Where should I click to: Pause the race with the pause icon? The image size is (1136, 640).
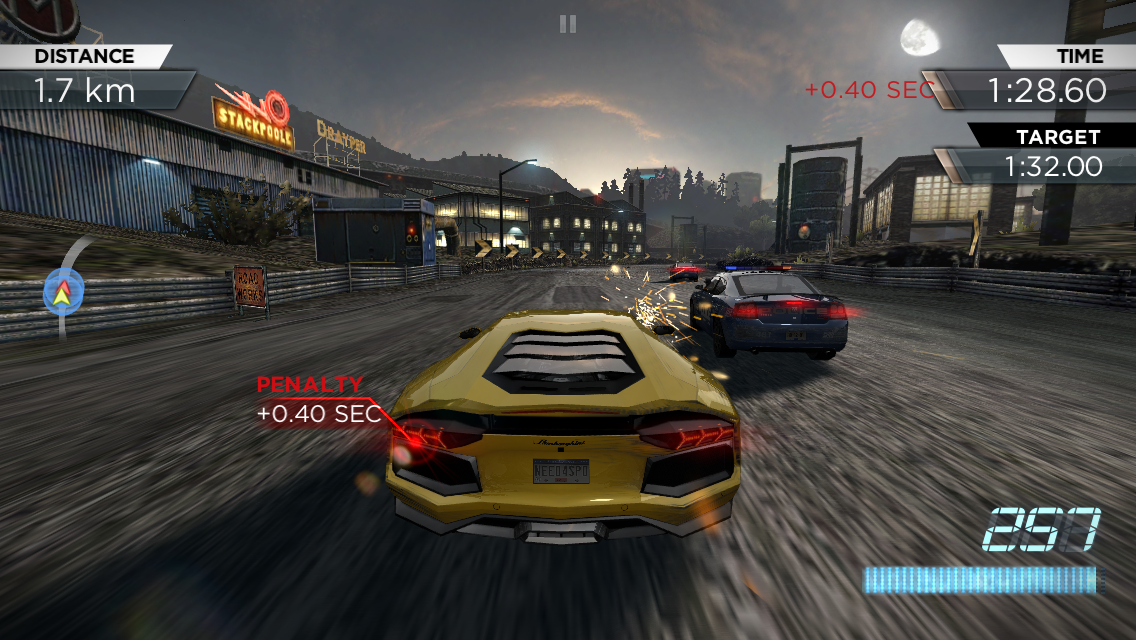tap(568, 24)
